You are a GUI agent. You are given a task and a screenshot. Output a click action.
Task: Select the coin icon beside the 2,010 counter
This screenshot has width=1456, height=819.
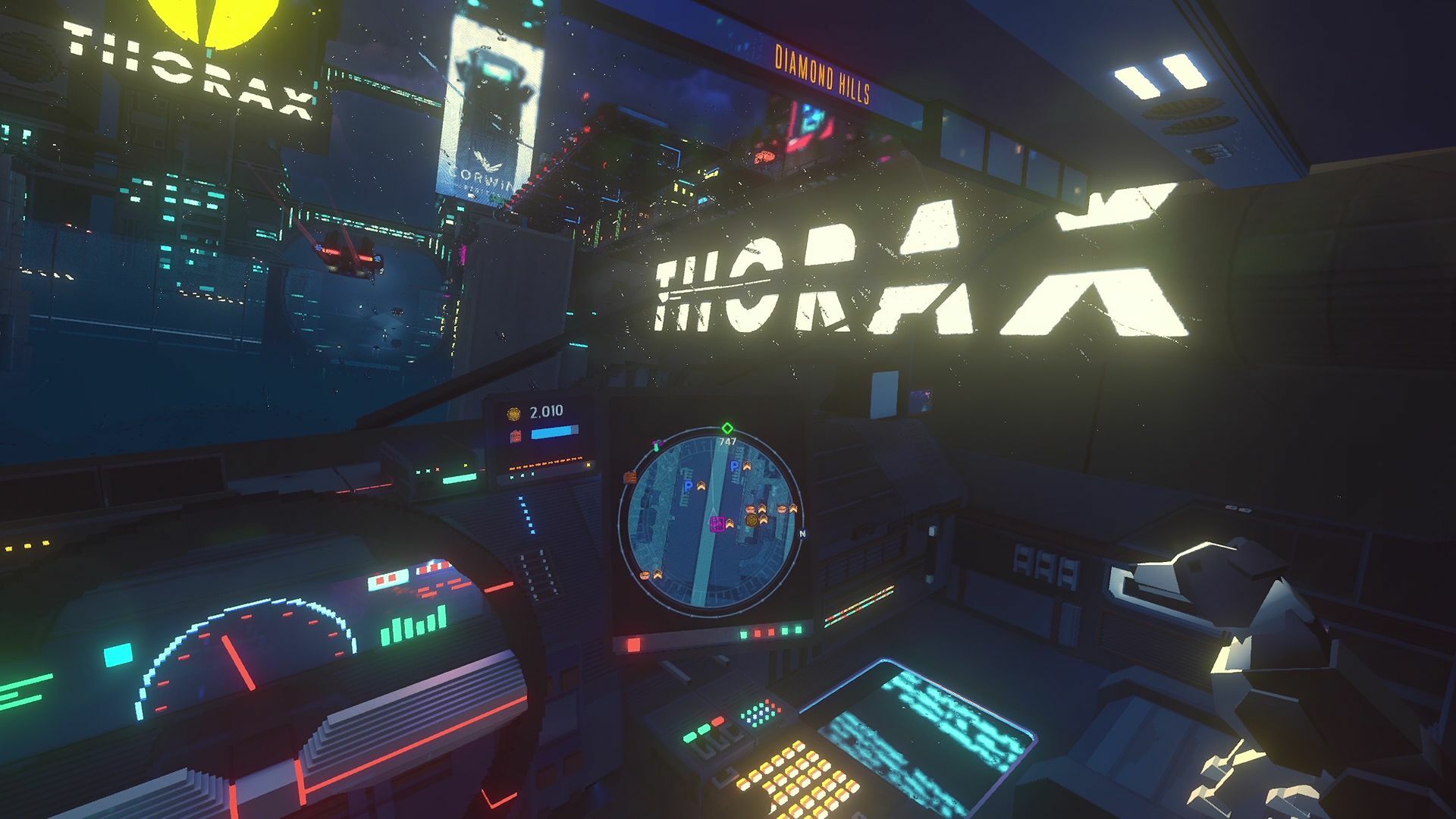coord(513,413)
